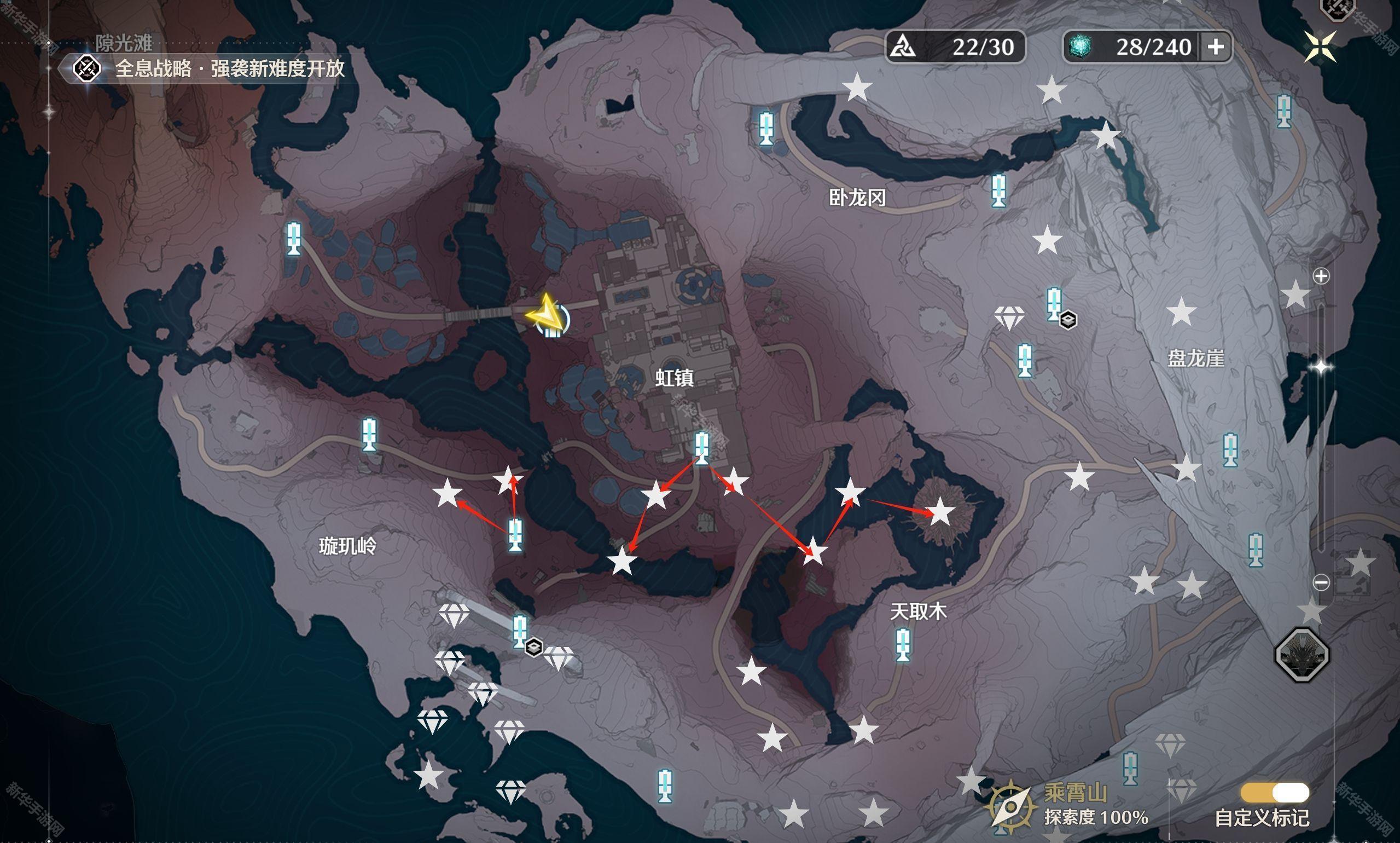Open the waveplate 22/30 stamina panel
This screenshot has width=1400, height=843.
pyautogui.click(x=955, y=47)
